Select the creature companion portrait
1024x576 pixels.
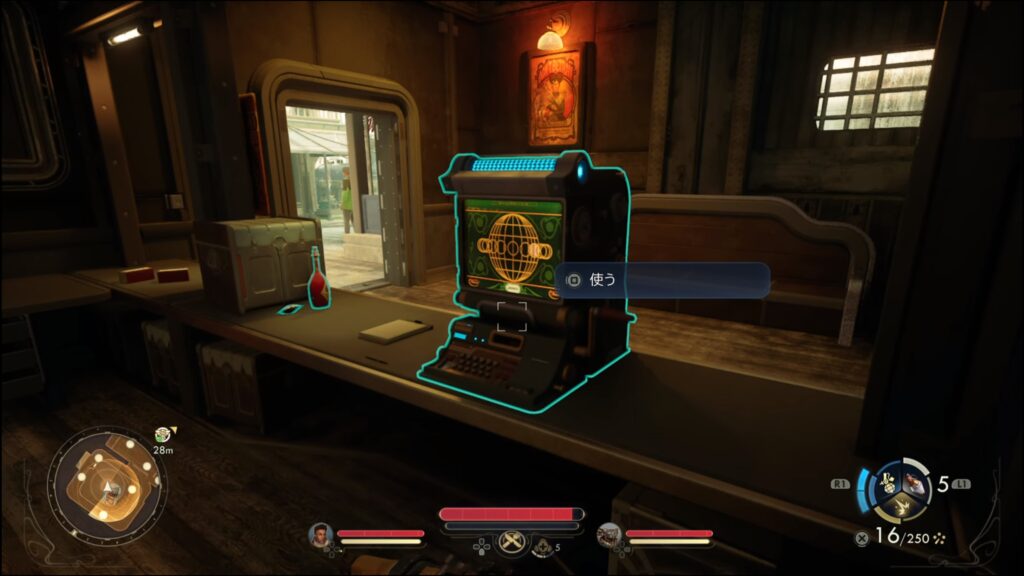(x=609, y=535)
